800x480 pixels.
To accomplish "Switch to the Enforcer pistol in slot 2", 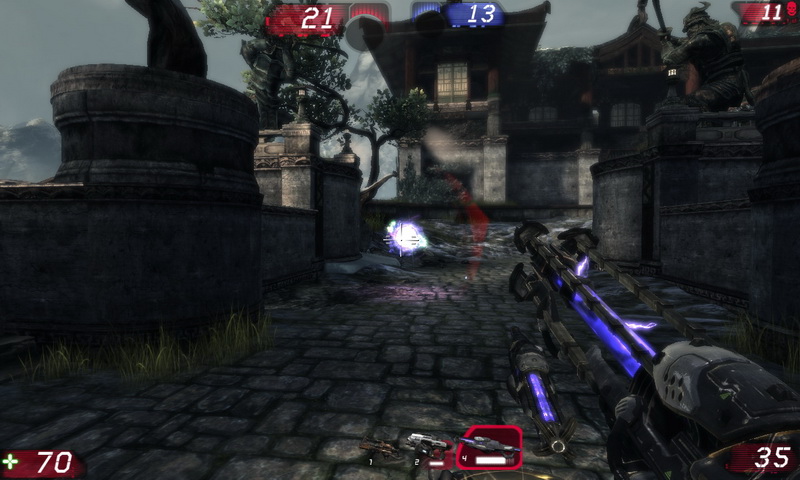I will 427,447.
